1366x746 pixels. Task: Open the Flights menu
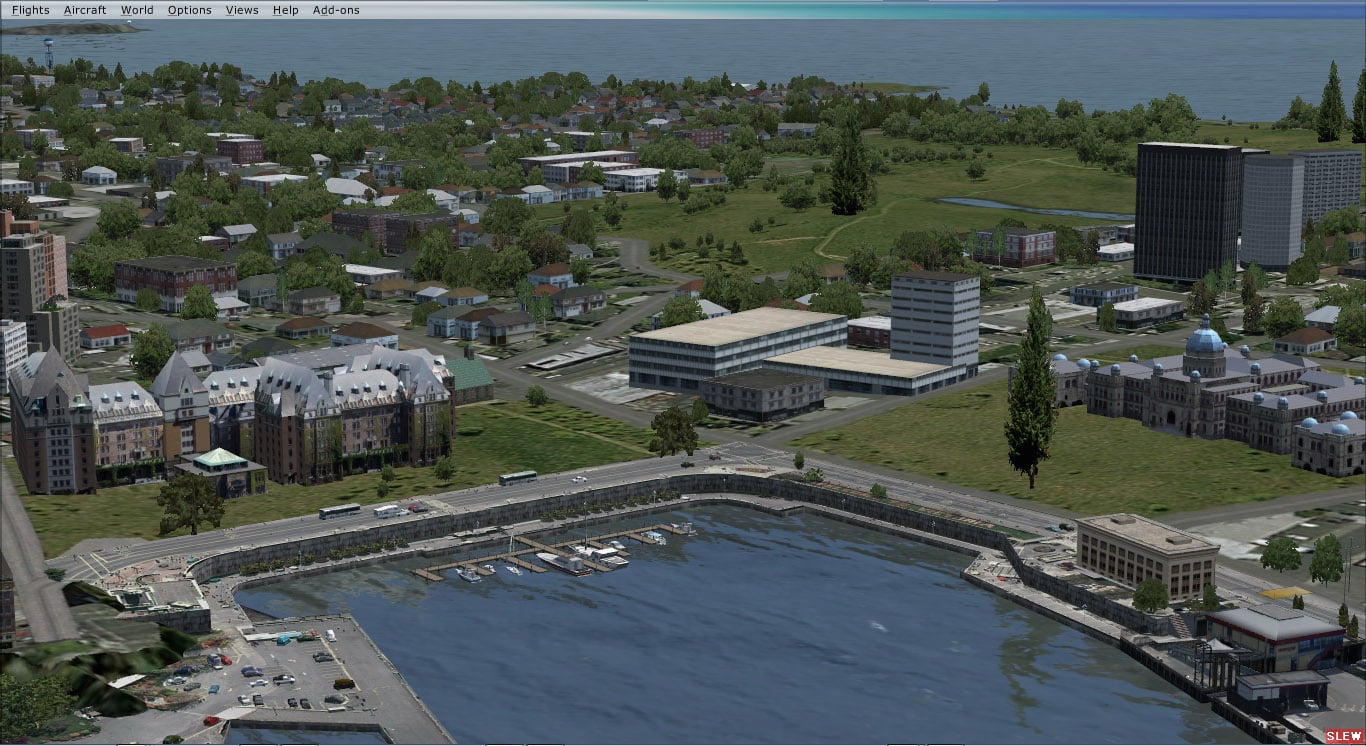point(30,10)
